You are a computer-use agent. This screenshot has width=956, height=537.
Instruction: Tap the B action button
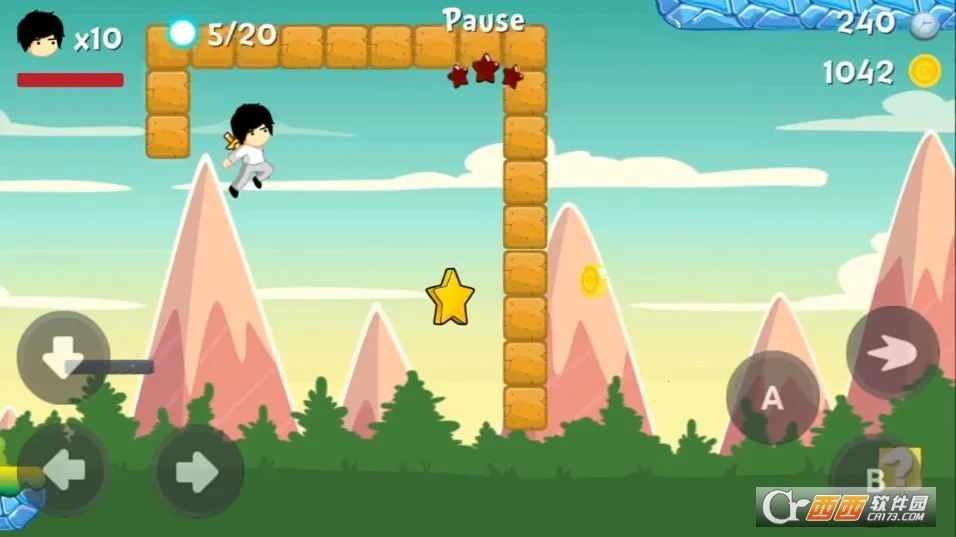tap(874, 476)
